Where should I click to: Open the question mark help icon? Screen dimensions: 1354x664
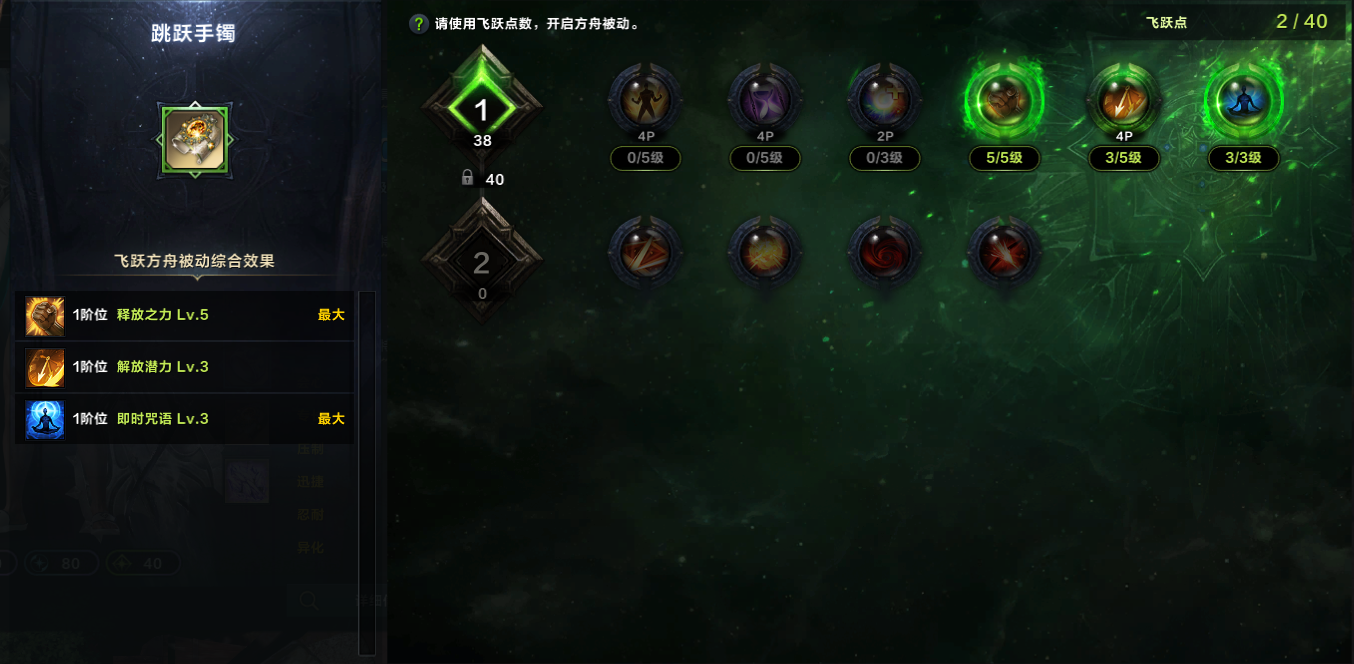click(420, 24)
